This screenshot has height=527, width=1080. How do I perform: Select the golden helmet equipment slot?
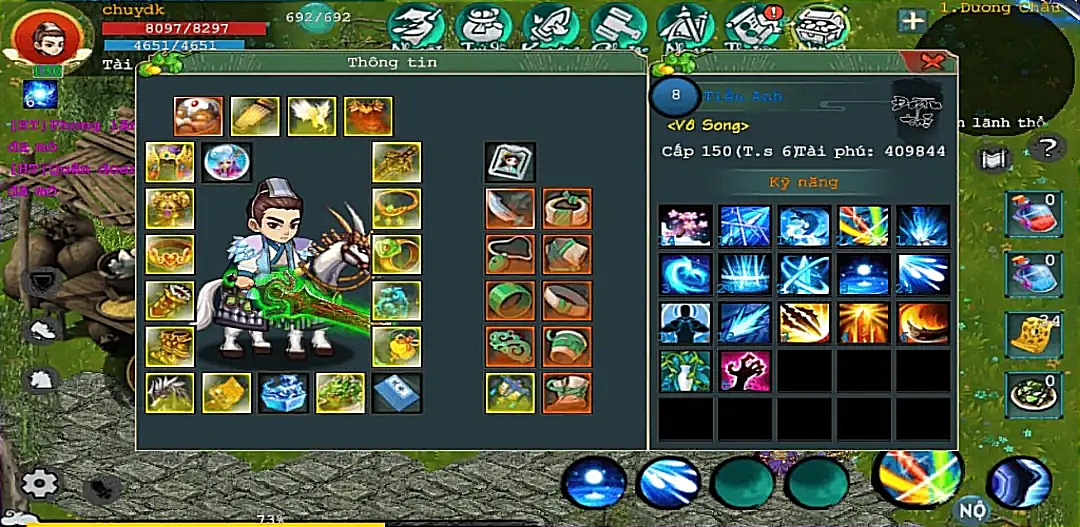pyautogui.click(x=169, y=162)
